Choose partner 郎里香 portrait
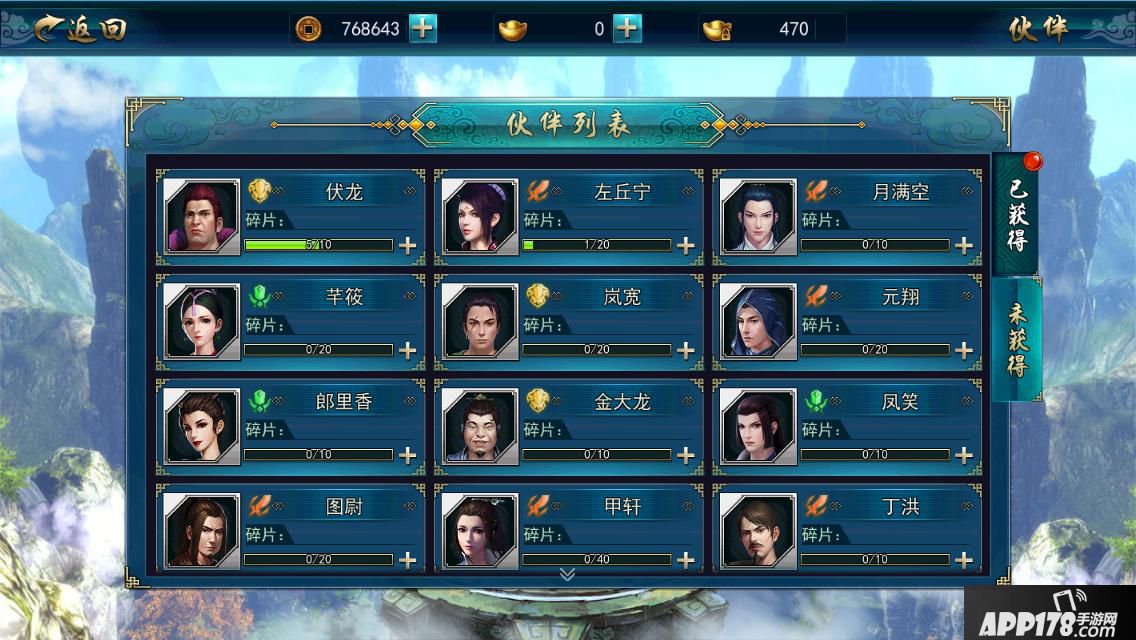 coord(202,426)
